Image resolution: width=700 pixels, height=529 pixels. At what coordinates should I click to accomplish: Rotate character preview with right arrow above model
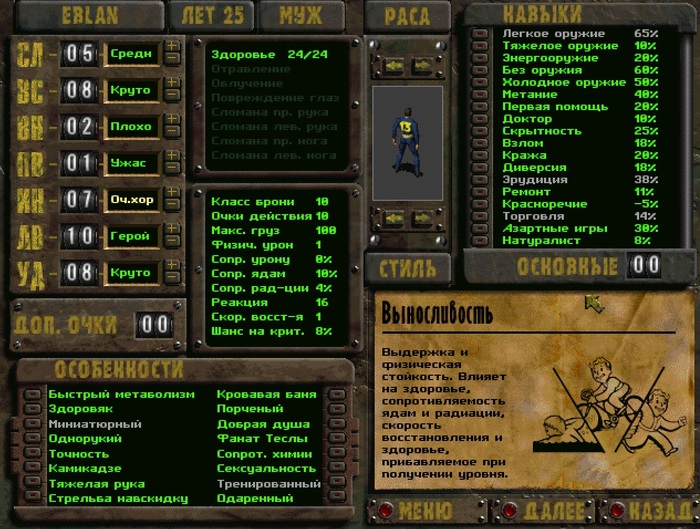coord(422,65)
